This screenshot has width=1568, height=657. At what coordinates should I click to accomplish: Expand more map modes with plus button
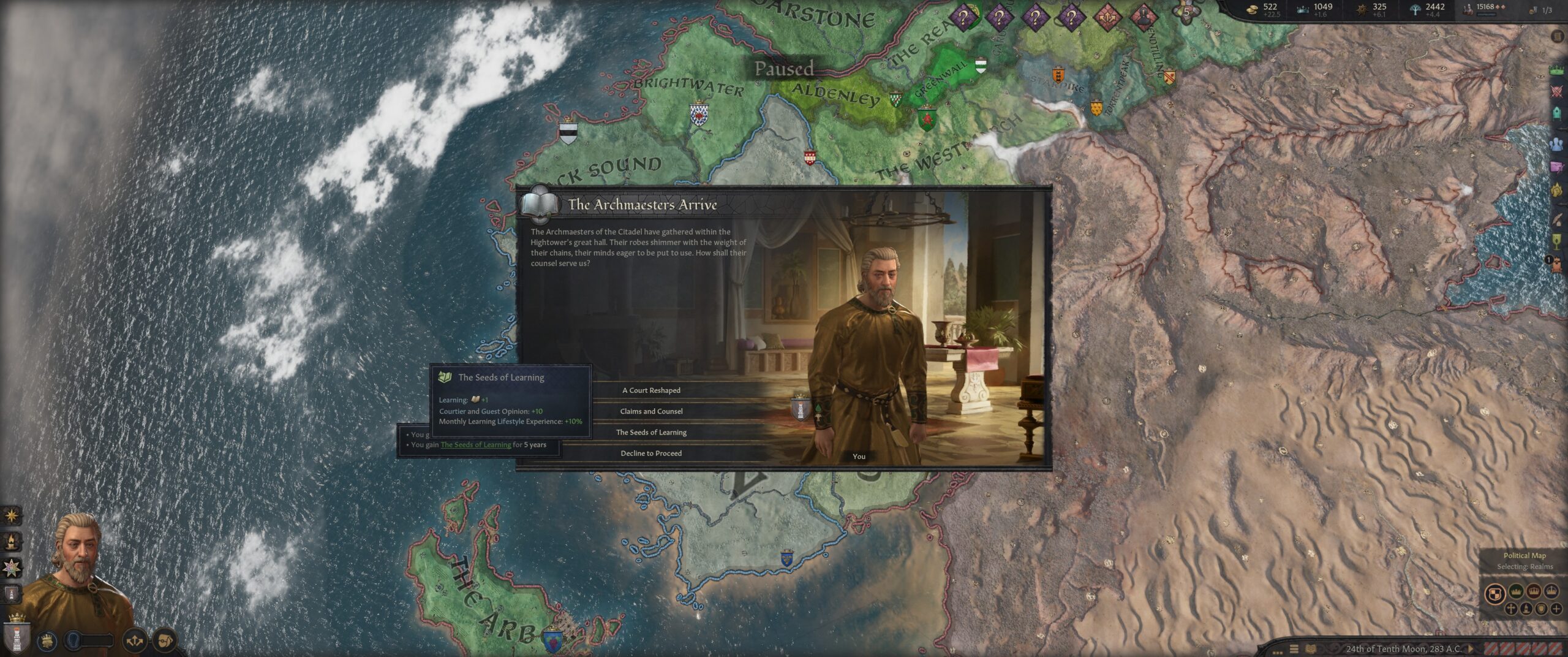pos(1556,609)
